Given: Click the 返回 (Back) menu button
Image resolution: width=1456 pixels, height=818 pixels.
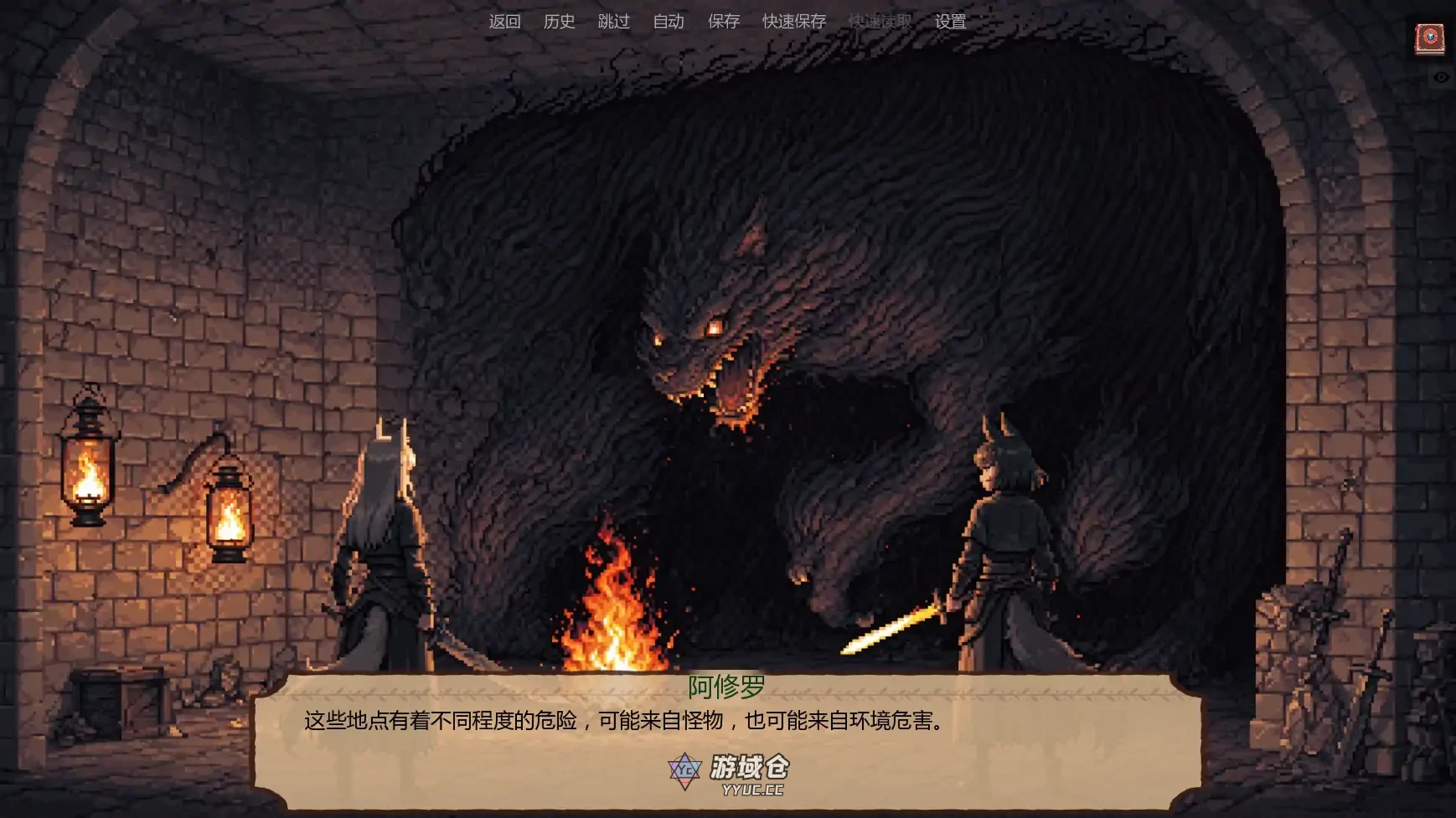Looking at the screenshot, I should pos(504,22).
